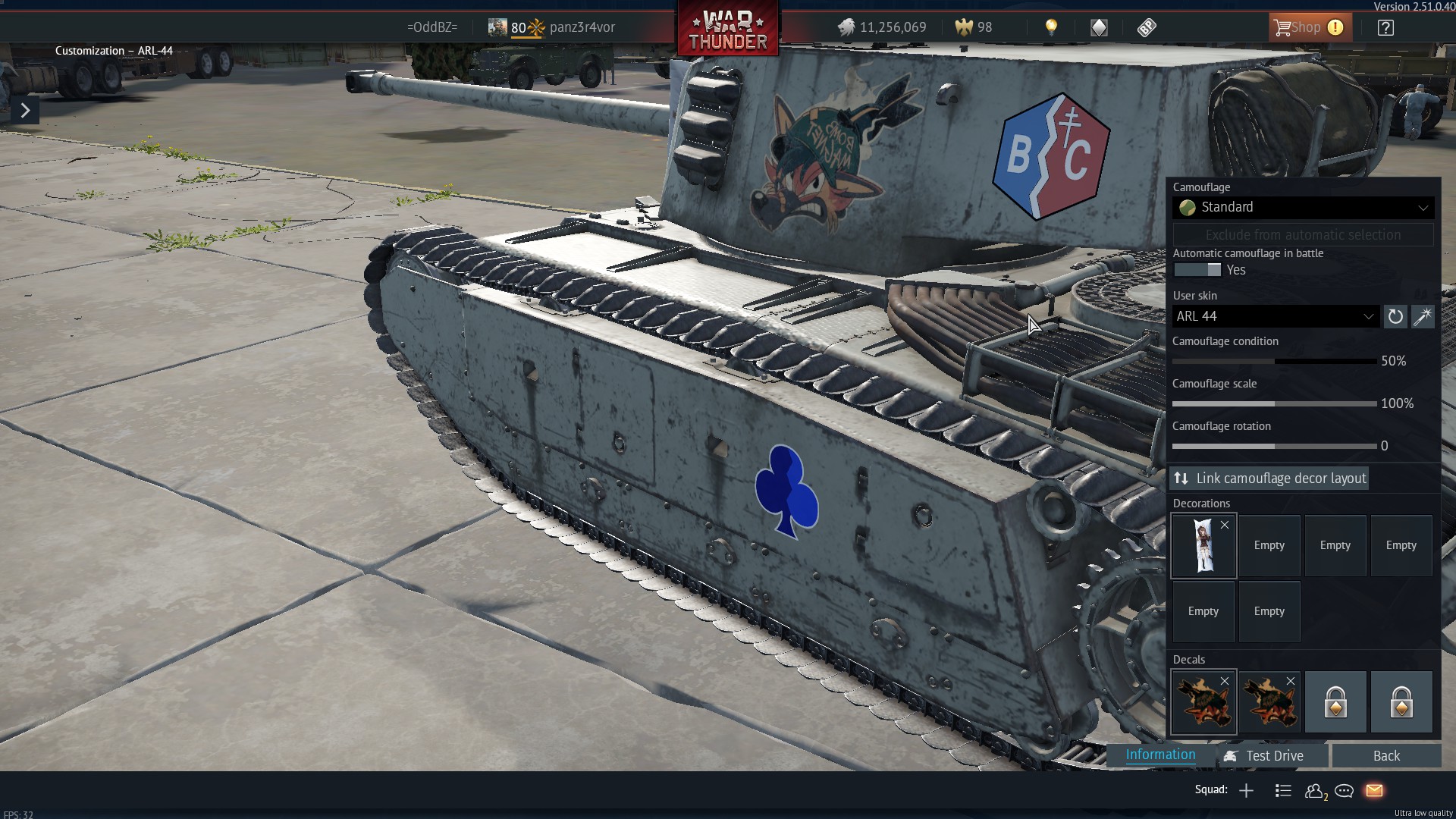1456x819 pixels.
Task: Open the mail envelope
Action: pos(1374,791)
